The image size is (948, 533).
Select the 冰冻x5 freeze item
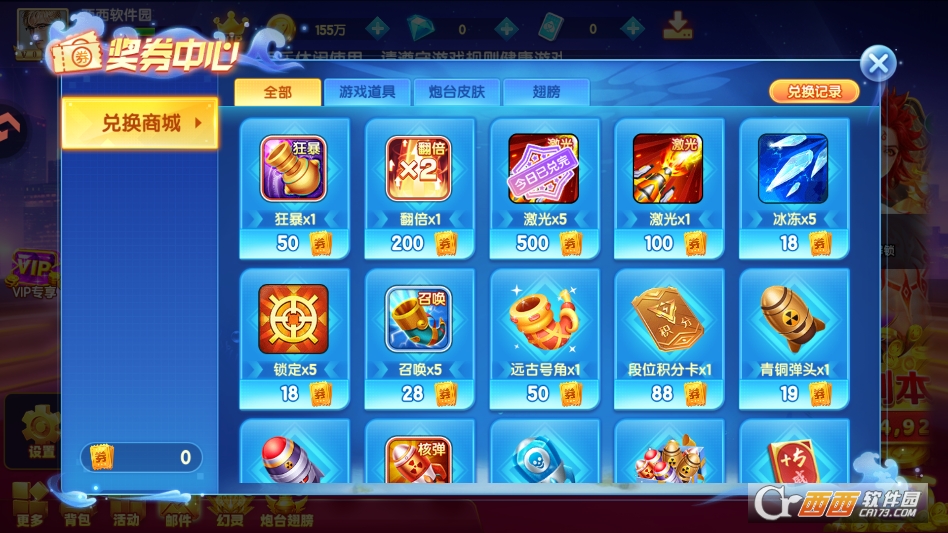(793, 188)
